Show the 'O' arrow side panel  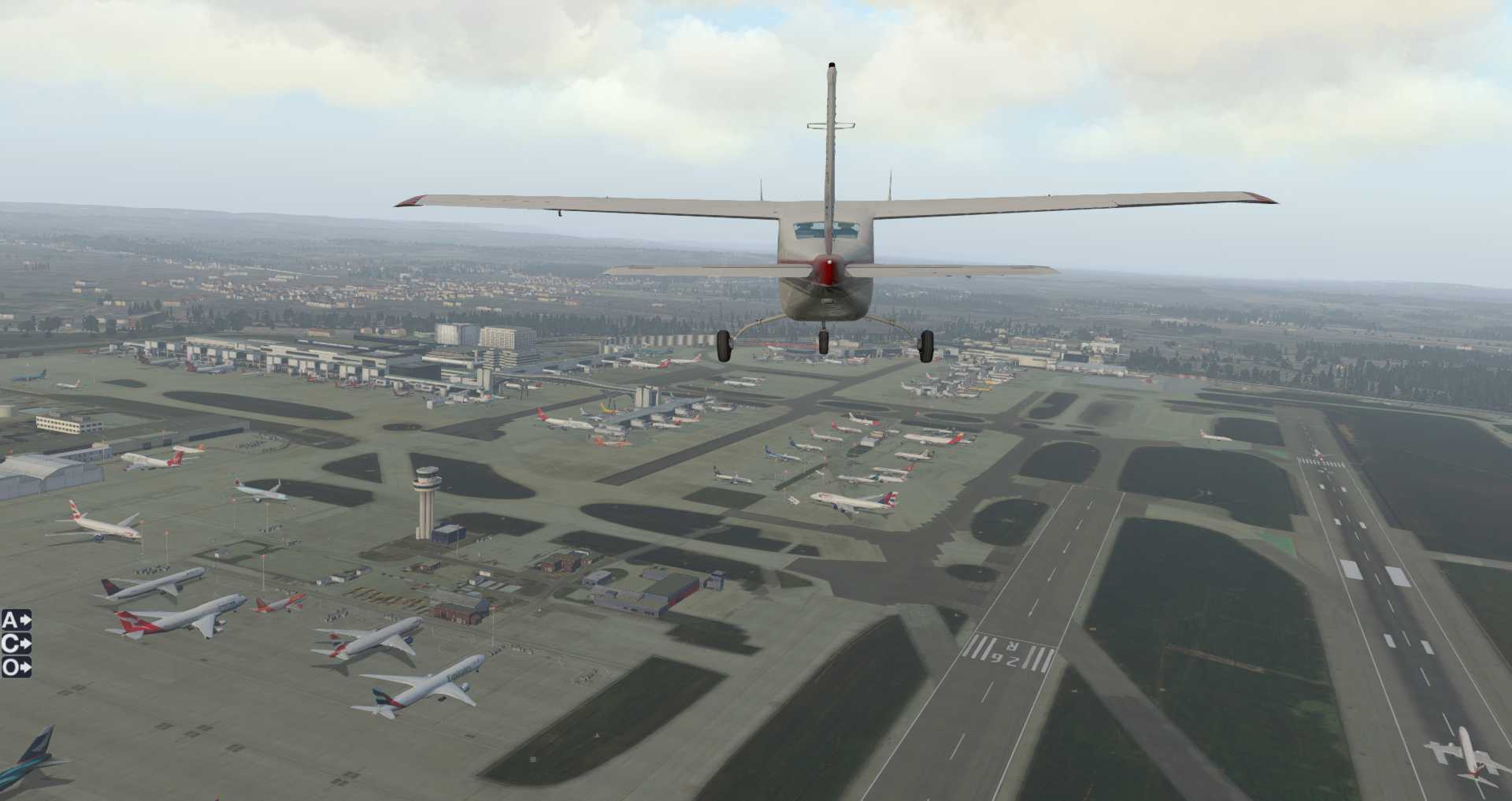click(16, 668)
